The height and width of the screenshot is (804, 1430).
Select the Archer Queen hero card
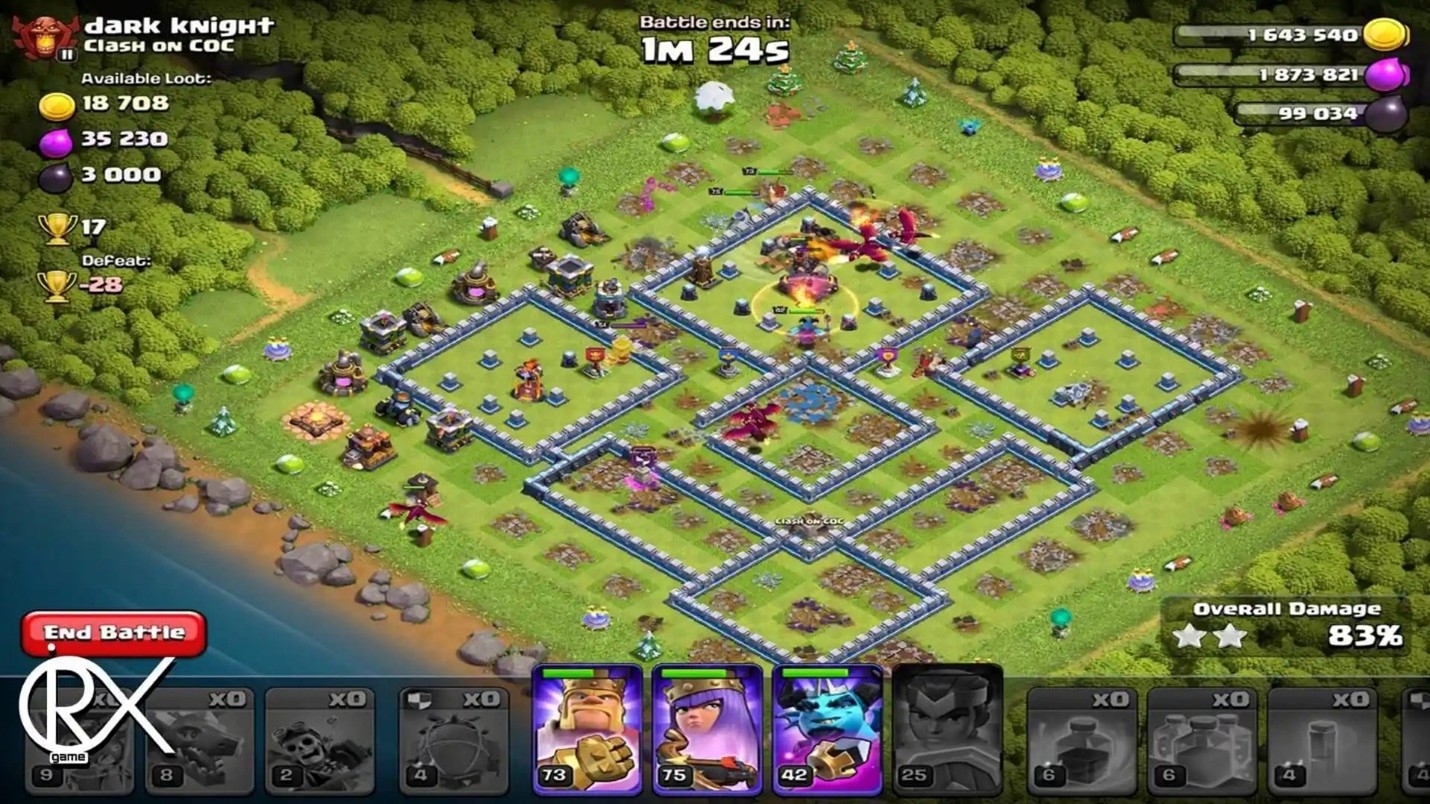click(707, 730)
